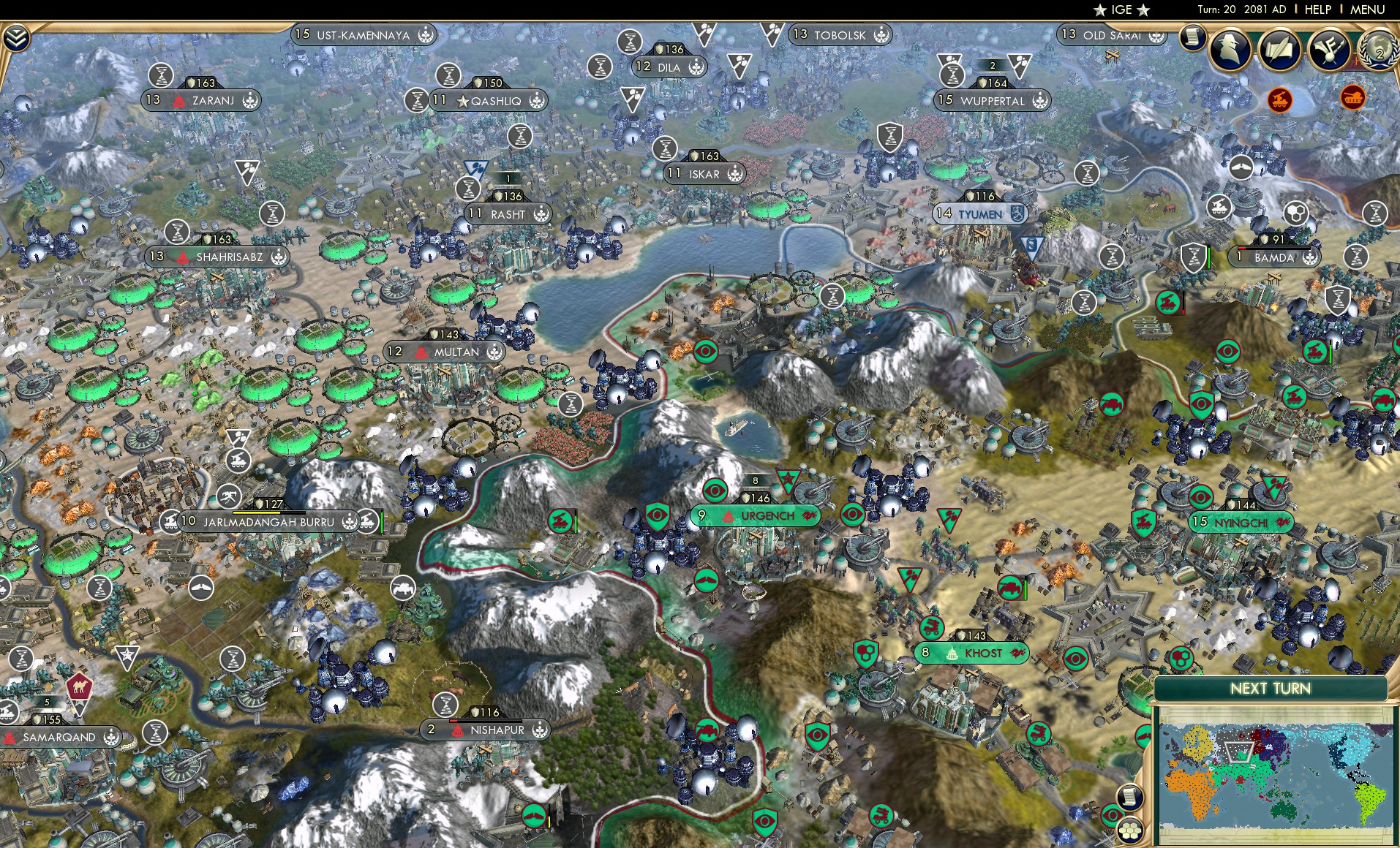This screenshot has width=1400, height=848.
Task: Expand Urgench city banner details
Action: (x=756, y=515)
